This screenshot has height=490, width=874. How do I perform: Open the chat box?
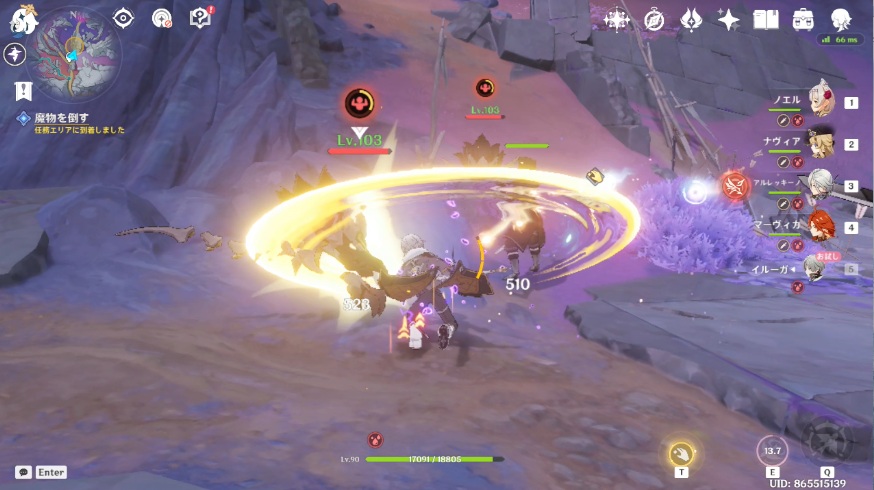point(40,472)
